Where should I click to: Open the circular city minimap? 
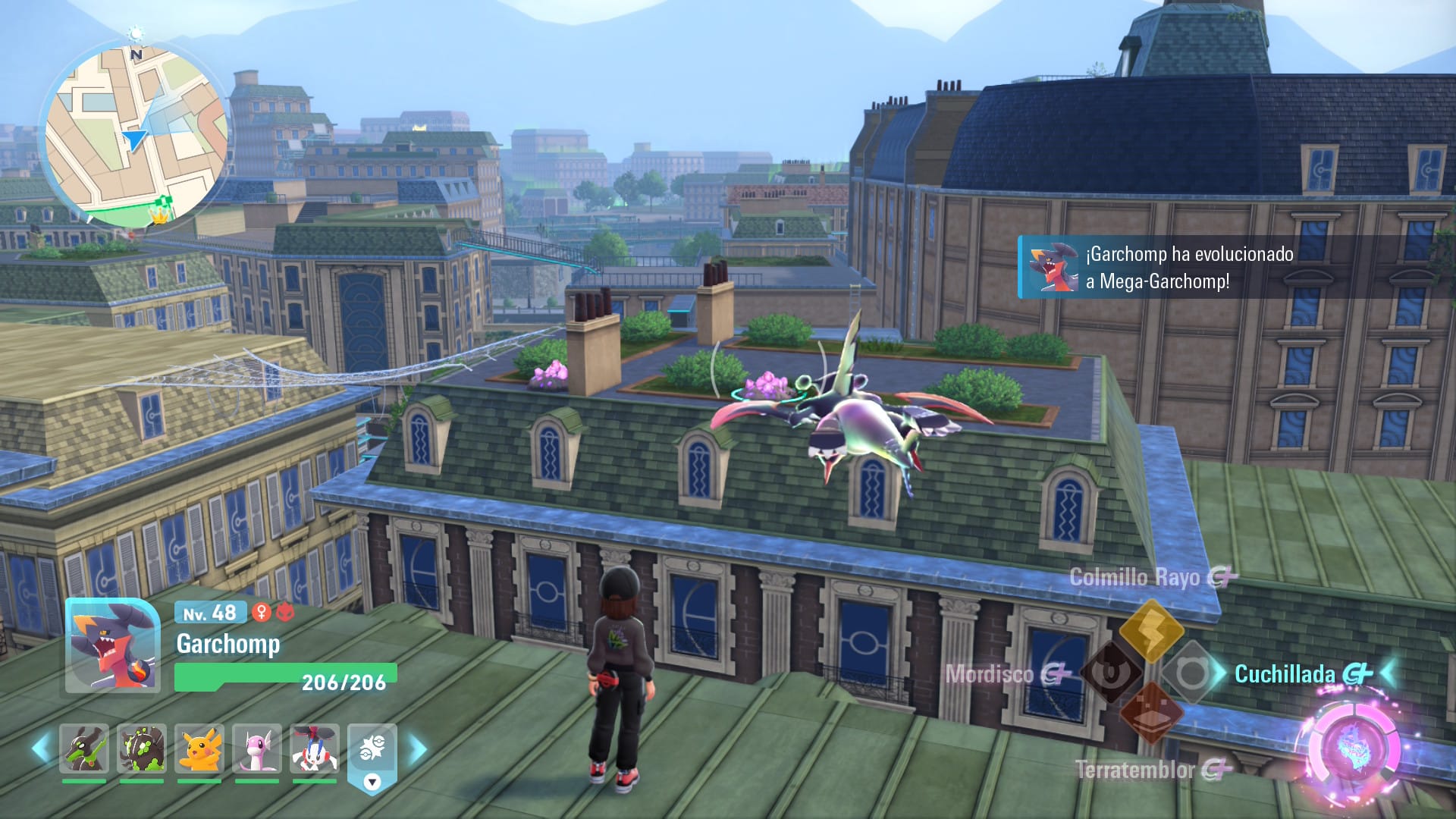pyautogui.click(x=135, y=136)
